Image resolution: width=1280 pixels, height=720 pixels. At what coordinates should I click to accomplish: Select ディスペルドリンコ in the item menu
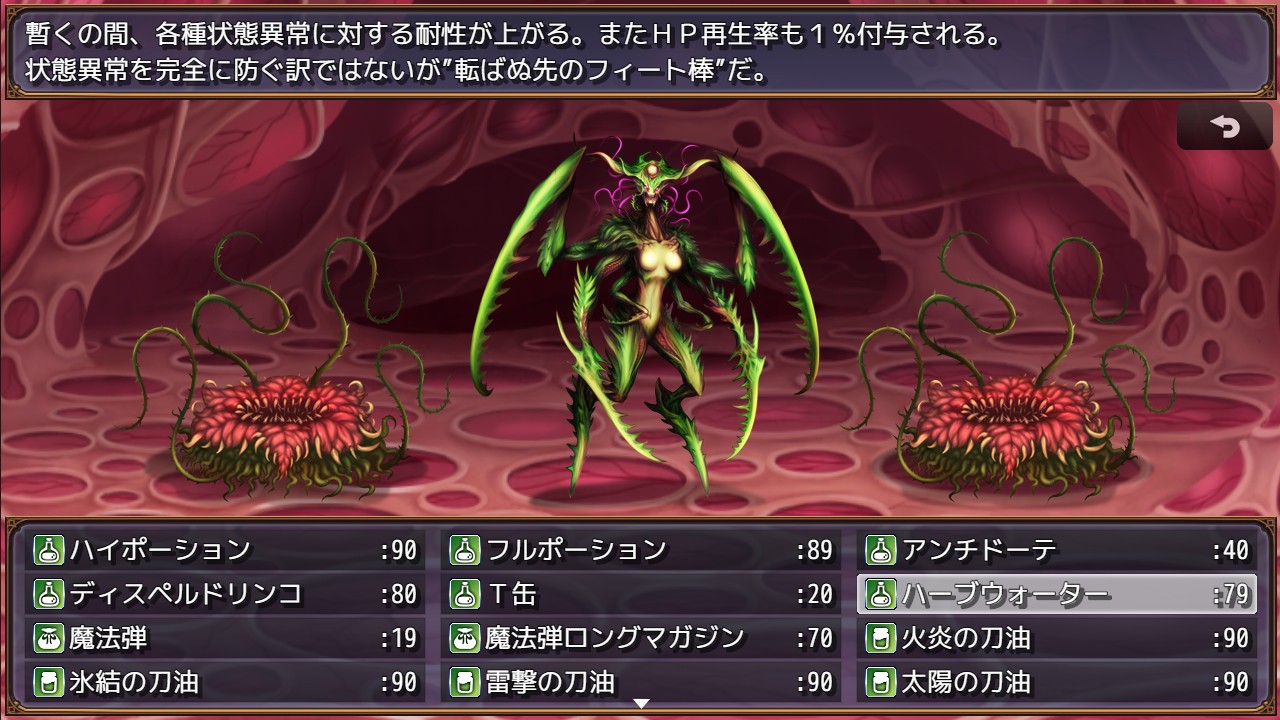click(x=225, y=594)
